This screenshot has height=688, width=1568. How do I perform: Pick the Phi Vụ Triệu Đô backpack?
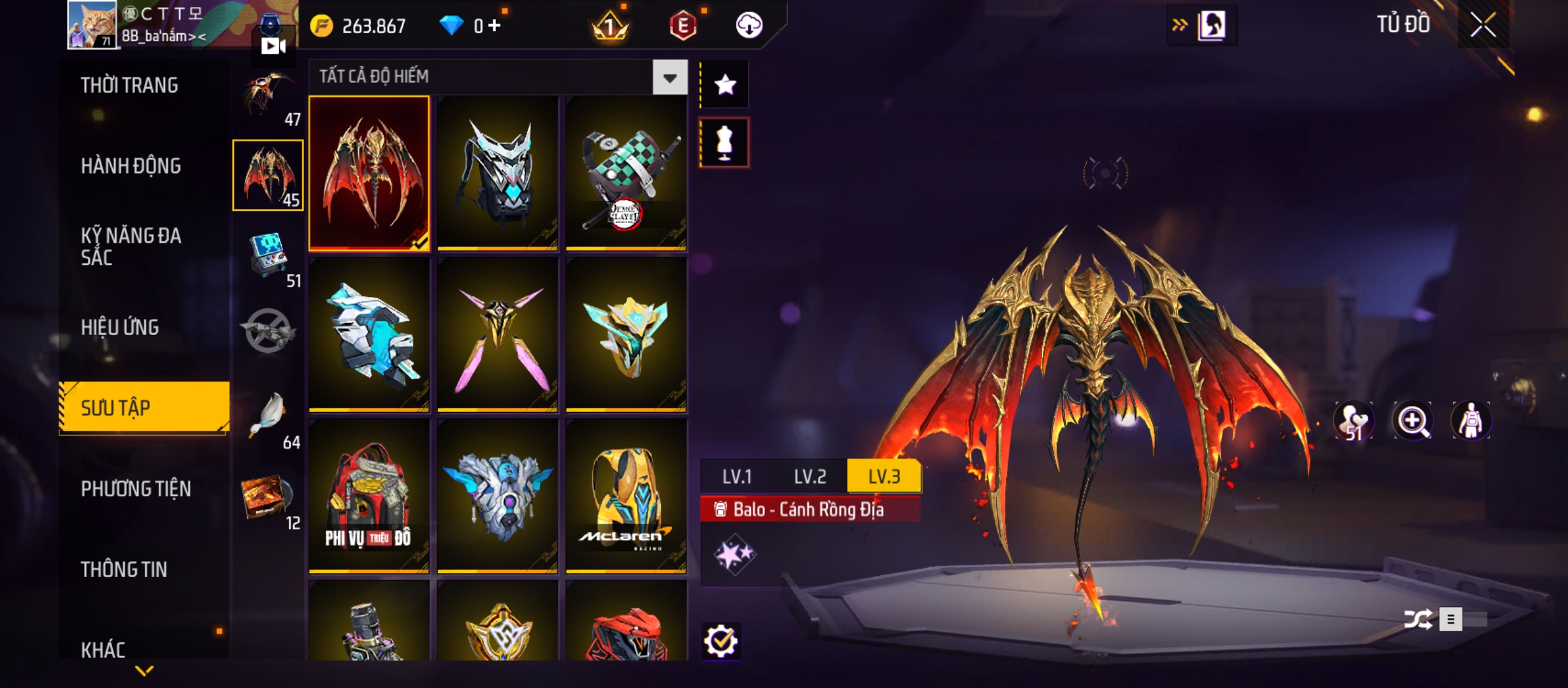pos(369,497)
